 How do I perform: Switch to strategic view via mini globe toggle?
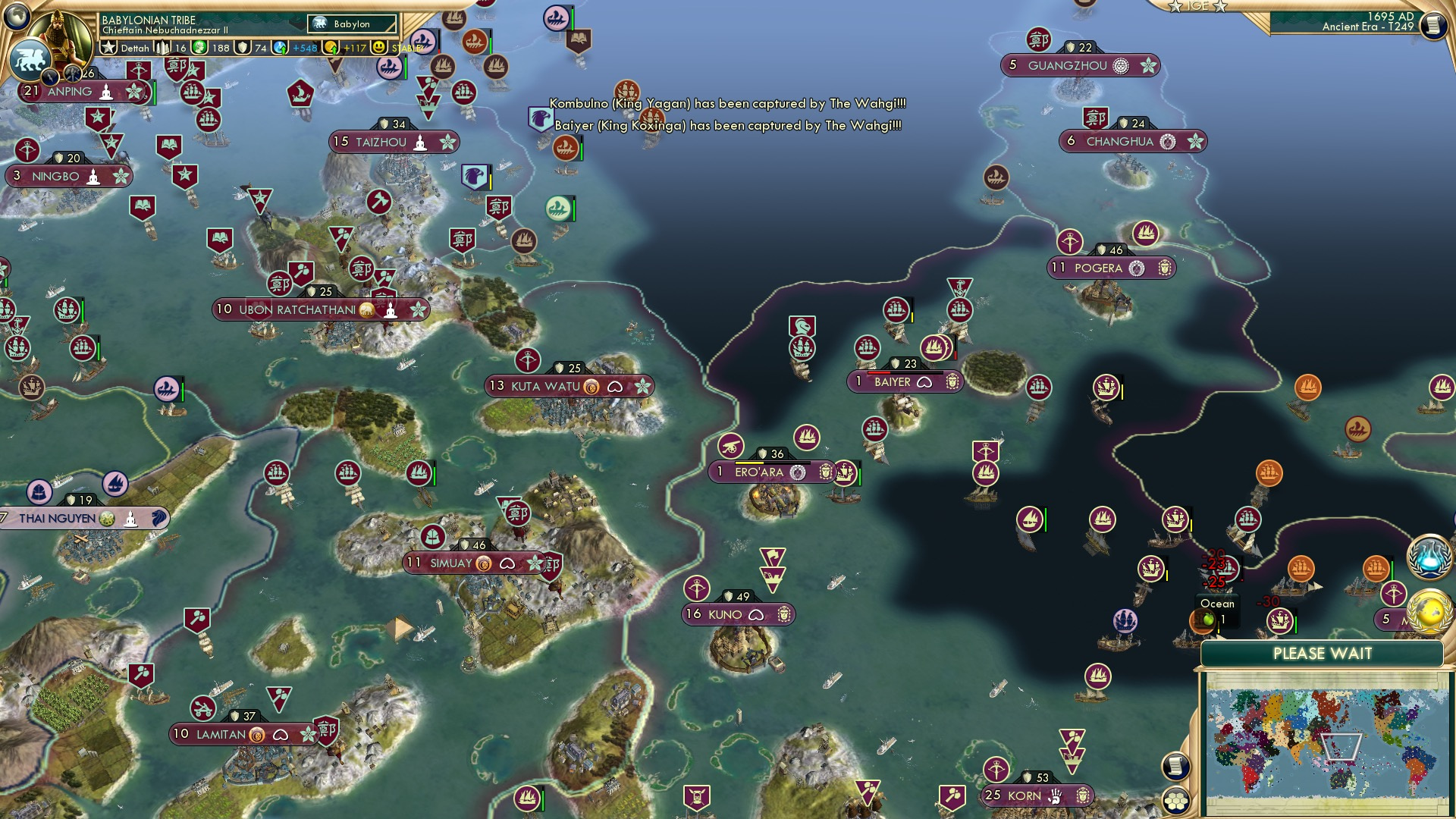[17, 17]
